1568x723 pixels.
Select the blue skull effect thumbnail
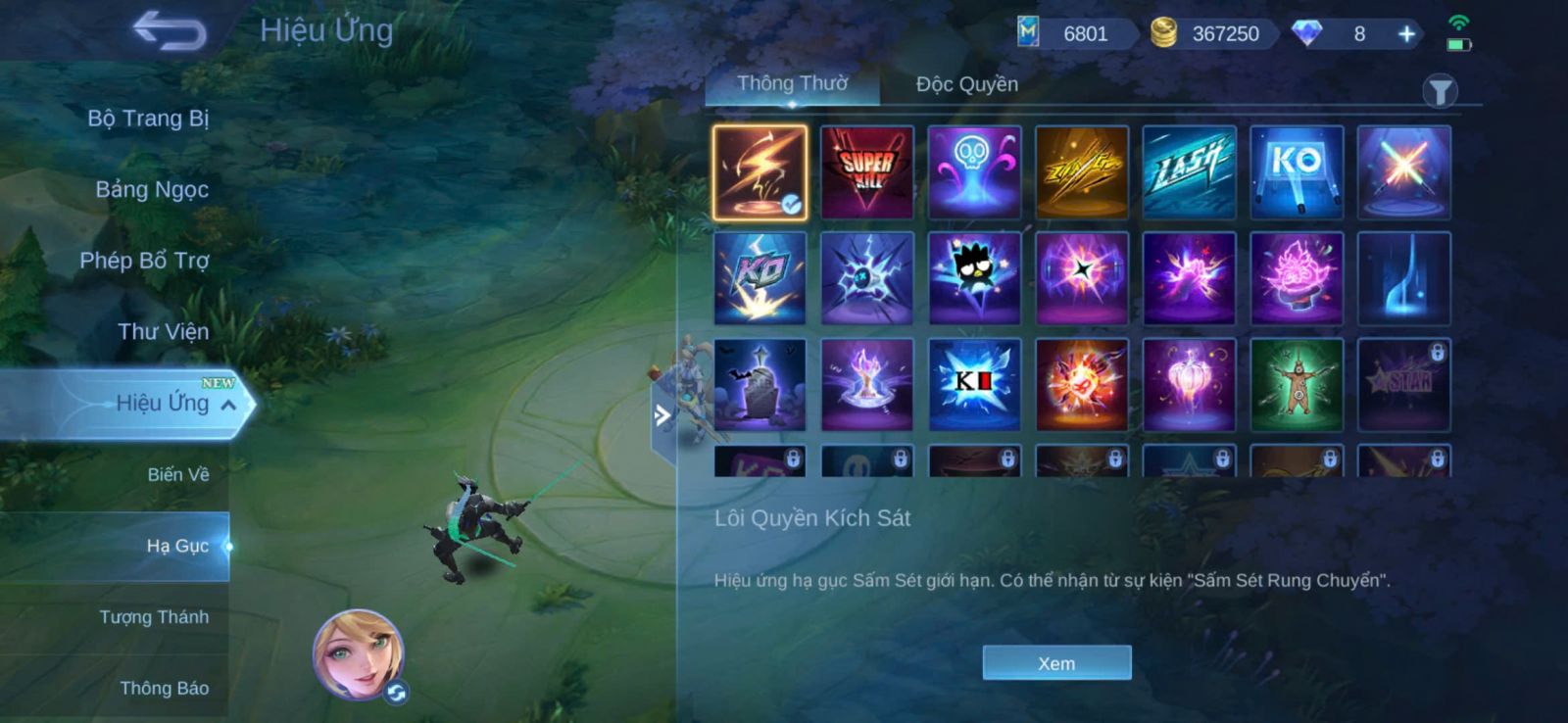974,172
